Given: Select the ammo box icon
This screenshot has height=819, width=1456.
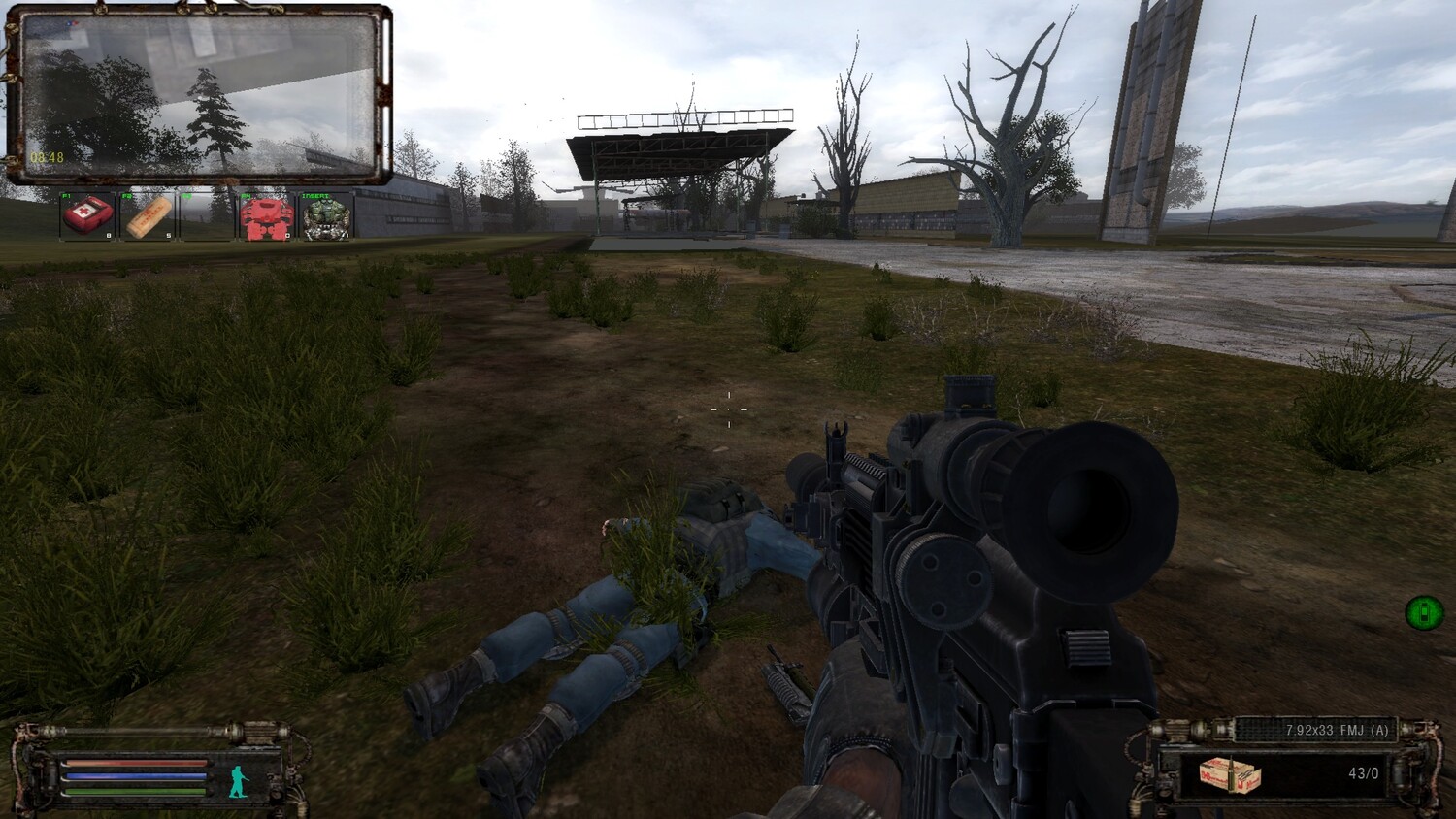Looking at the screenshot, I should click(x=1229, y=775).
